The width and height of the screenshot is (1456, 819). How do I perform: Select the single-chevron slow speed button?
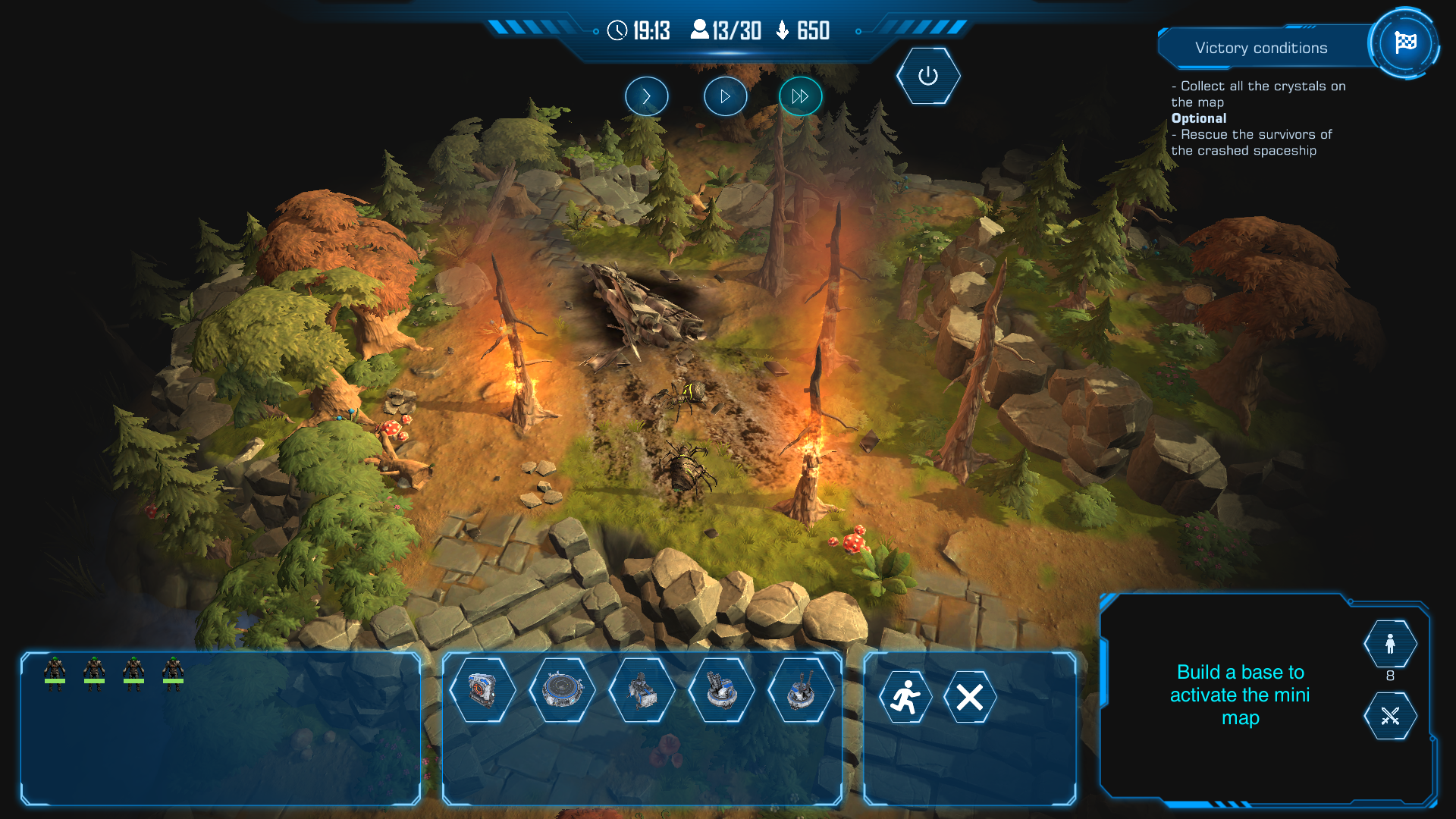pyautogui.click(x=646, y=96)
